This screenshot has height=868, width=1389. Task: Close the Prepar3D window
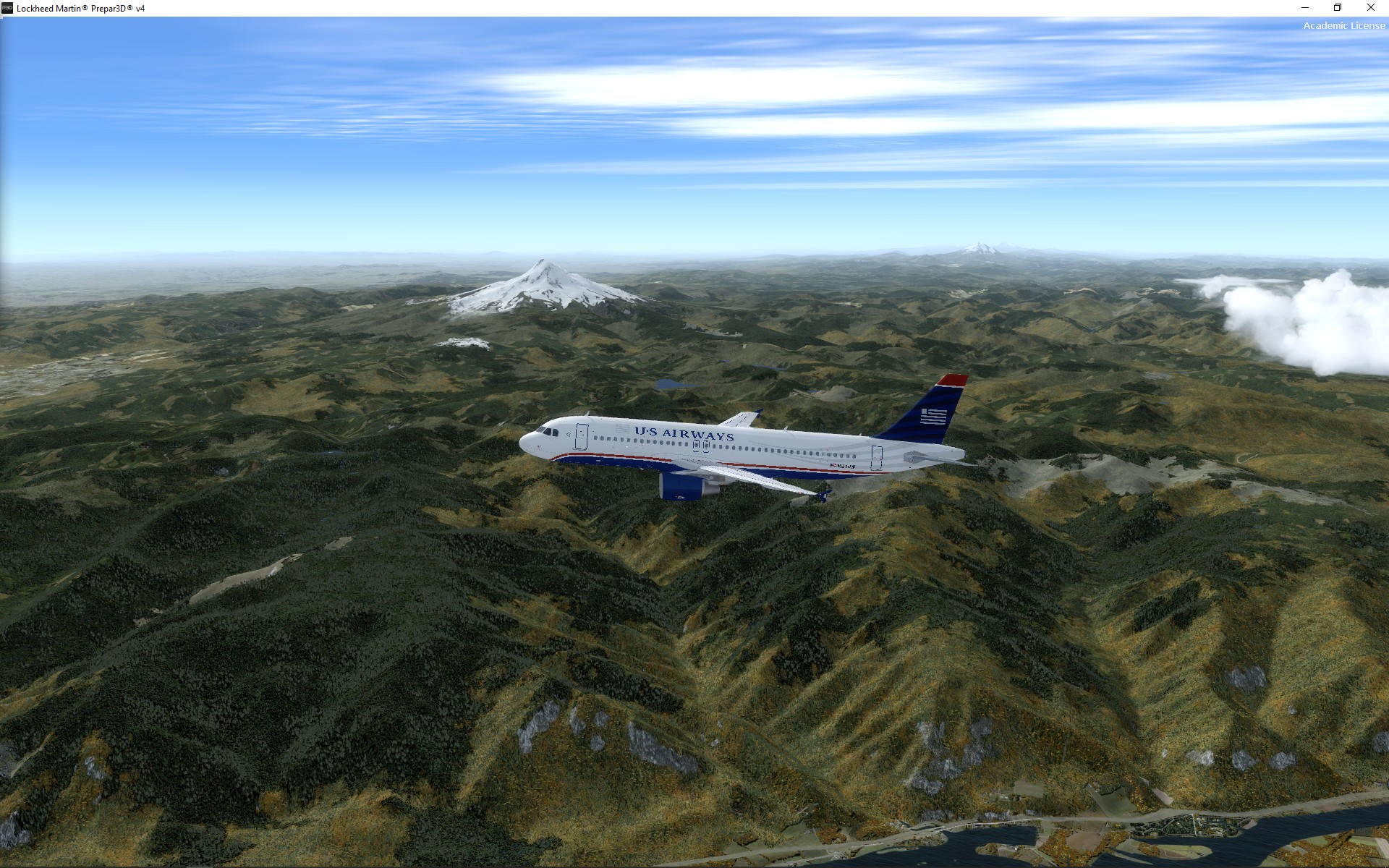[1370, 8]
